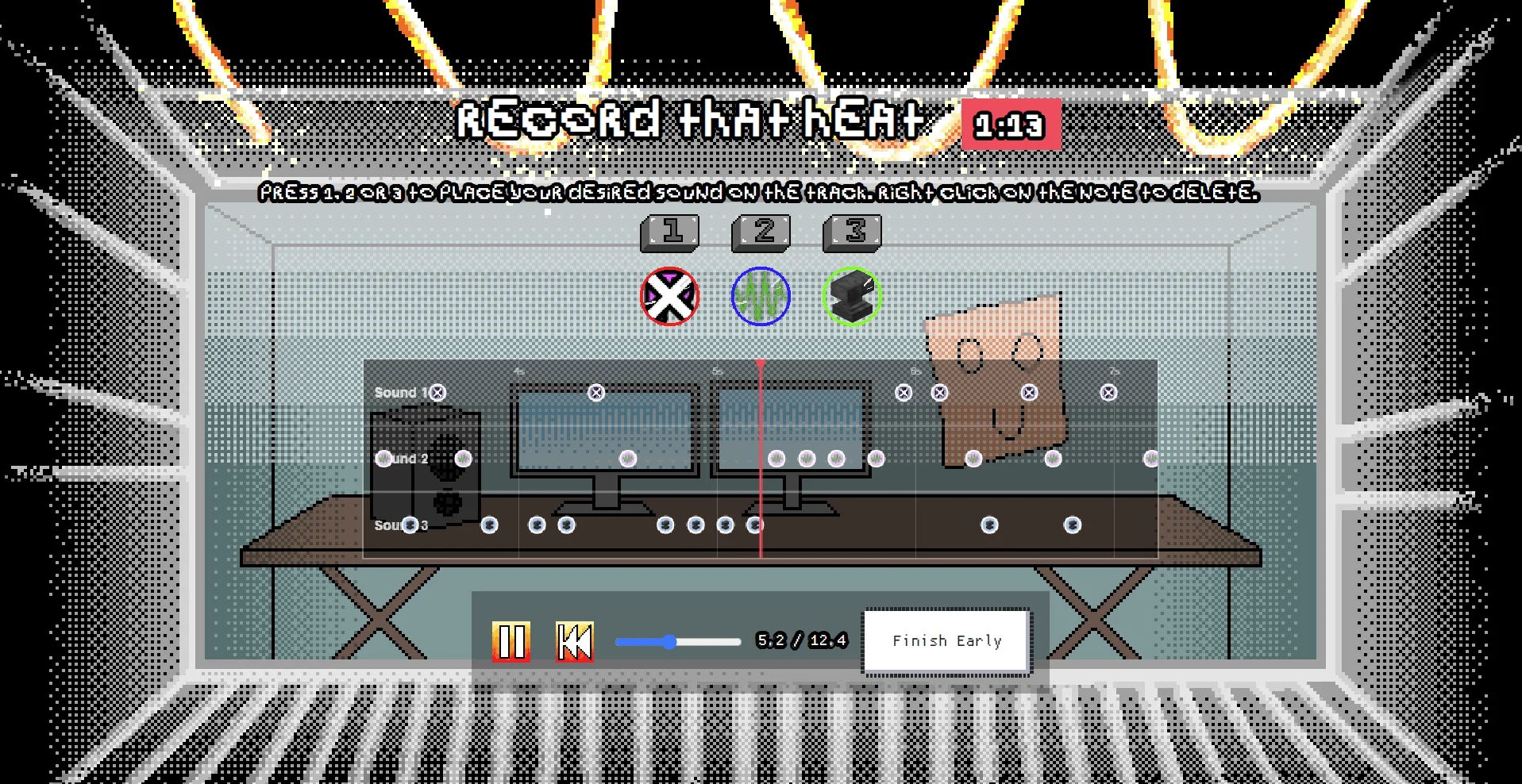The width and height of the screenshot is (1522, 784).
Task: Remove the first note on Sound 1 track
Action: tap(436, 391)
